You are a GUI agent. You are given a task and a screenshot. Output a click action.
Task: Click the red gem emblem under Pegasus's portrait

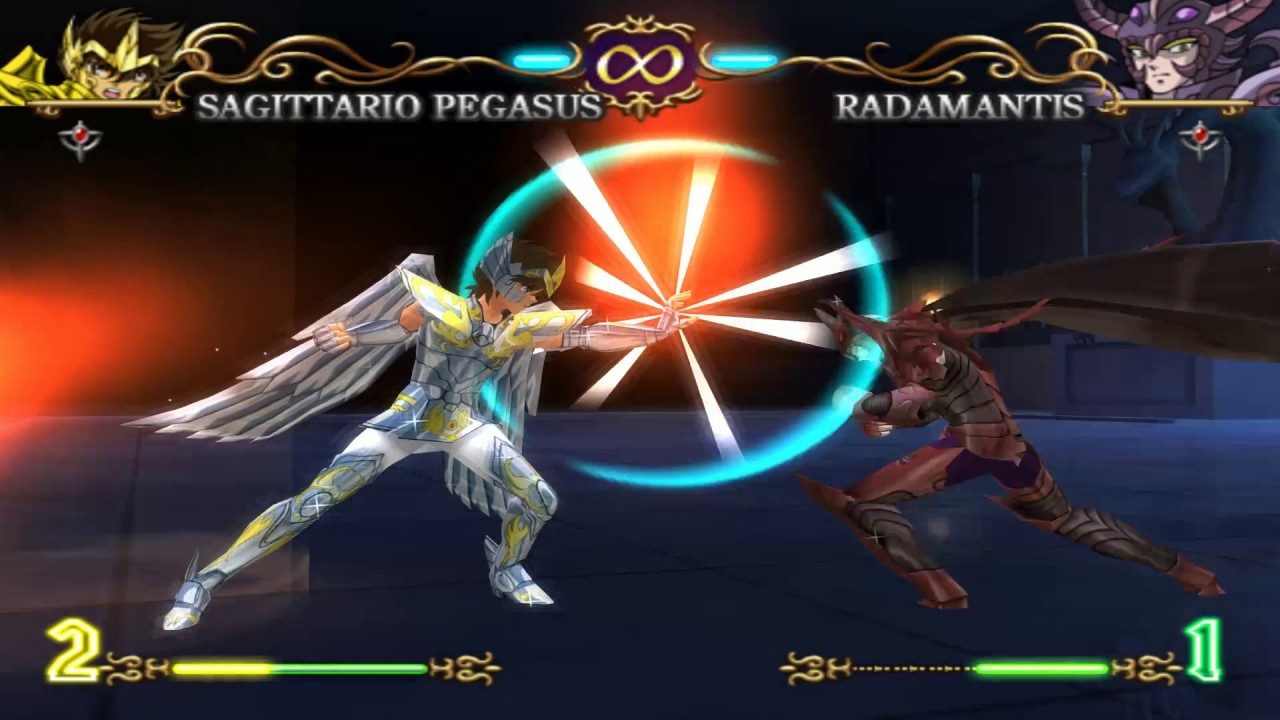[80, 138]
